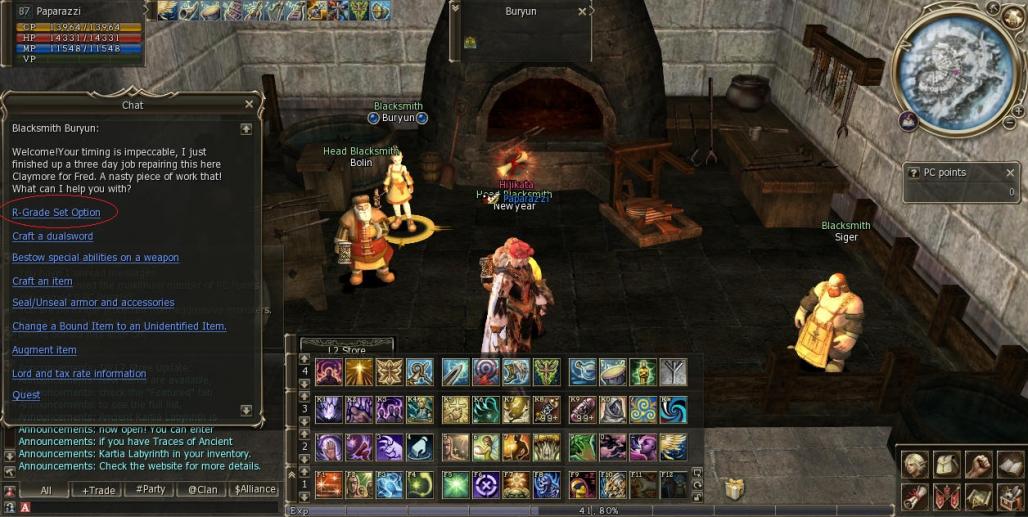Select the All chat tab
Image resolution: width=1028 pixels, height=517 pixels.
click(46, 490)
